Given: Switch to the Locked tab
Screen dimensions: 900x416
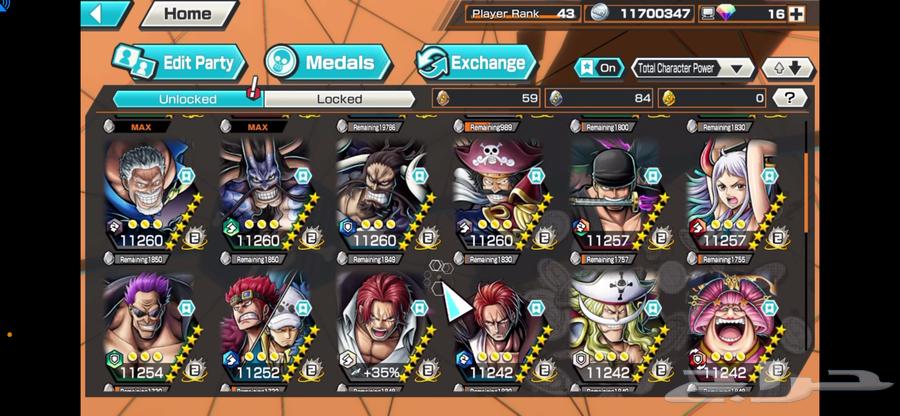Looking at the screenshot, I should click(339, 98).
